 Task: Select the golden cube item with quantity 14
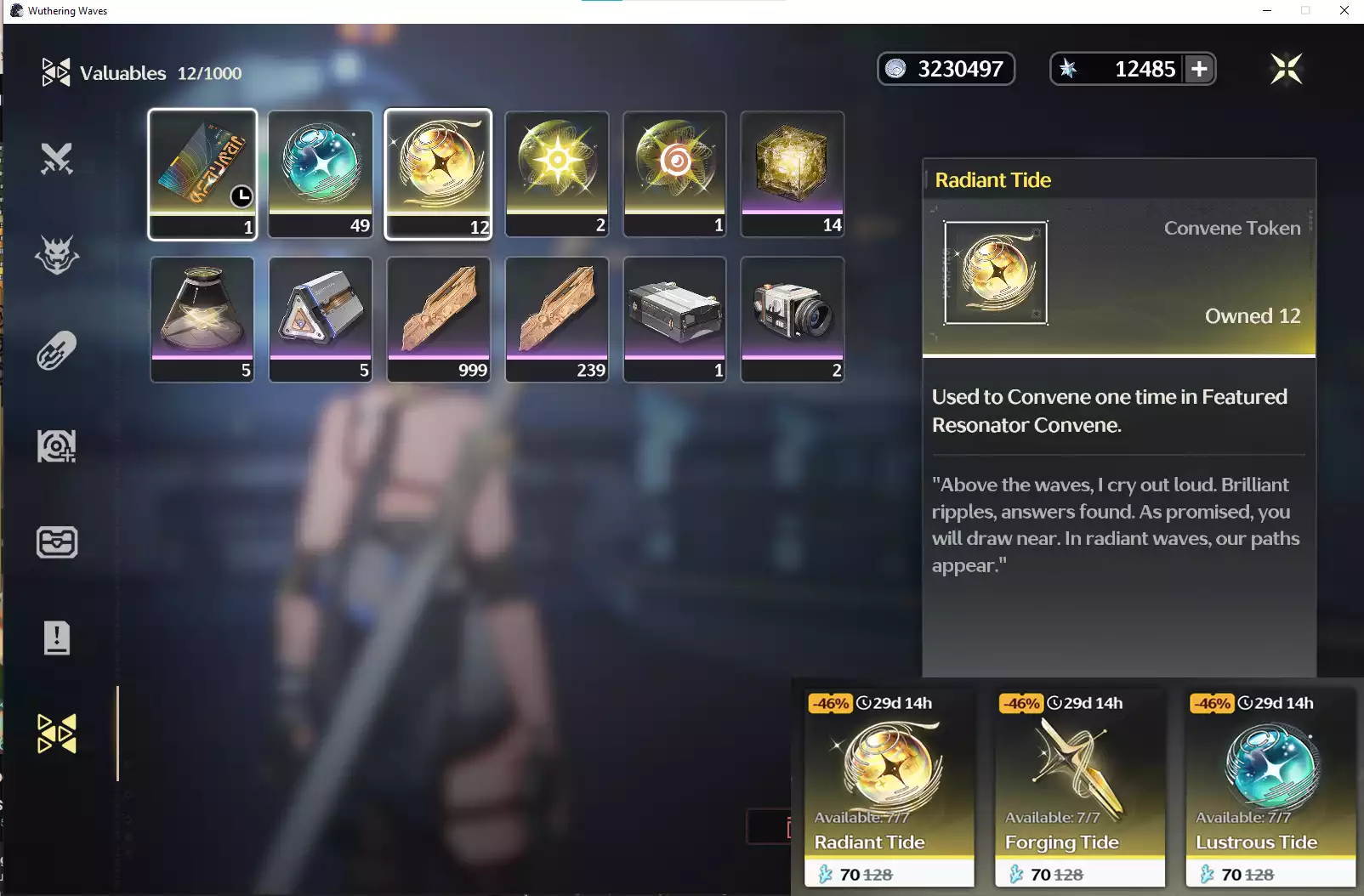(792, 173)
